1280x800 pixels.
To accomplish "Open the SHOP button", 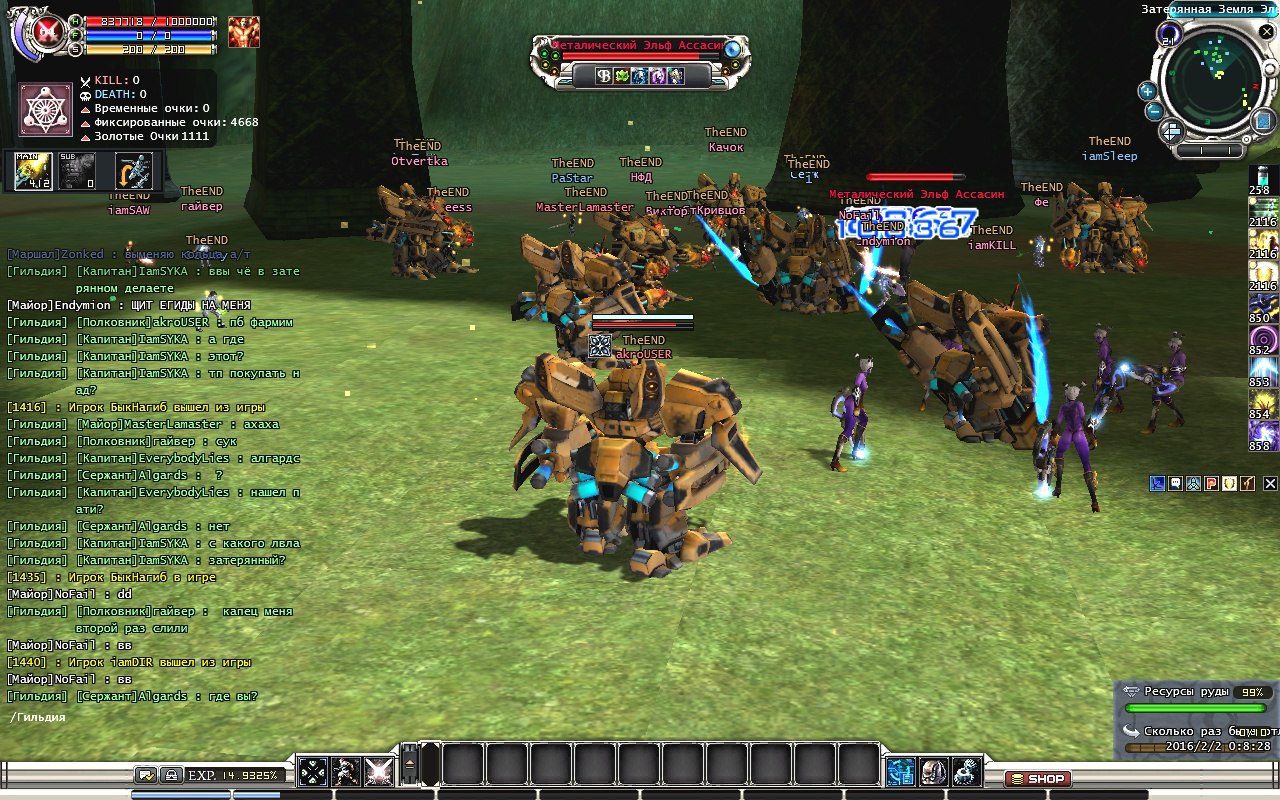I will [1038, 778].
